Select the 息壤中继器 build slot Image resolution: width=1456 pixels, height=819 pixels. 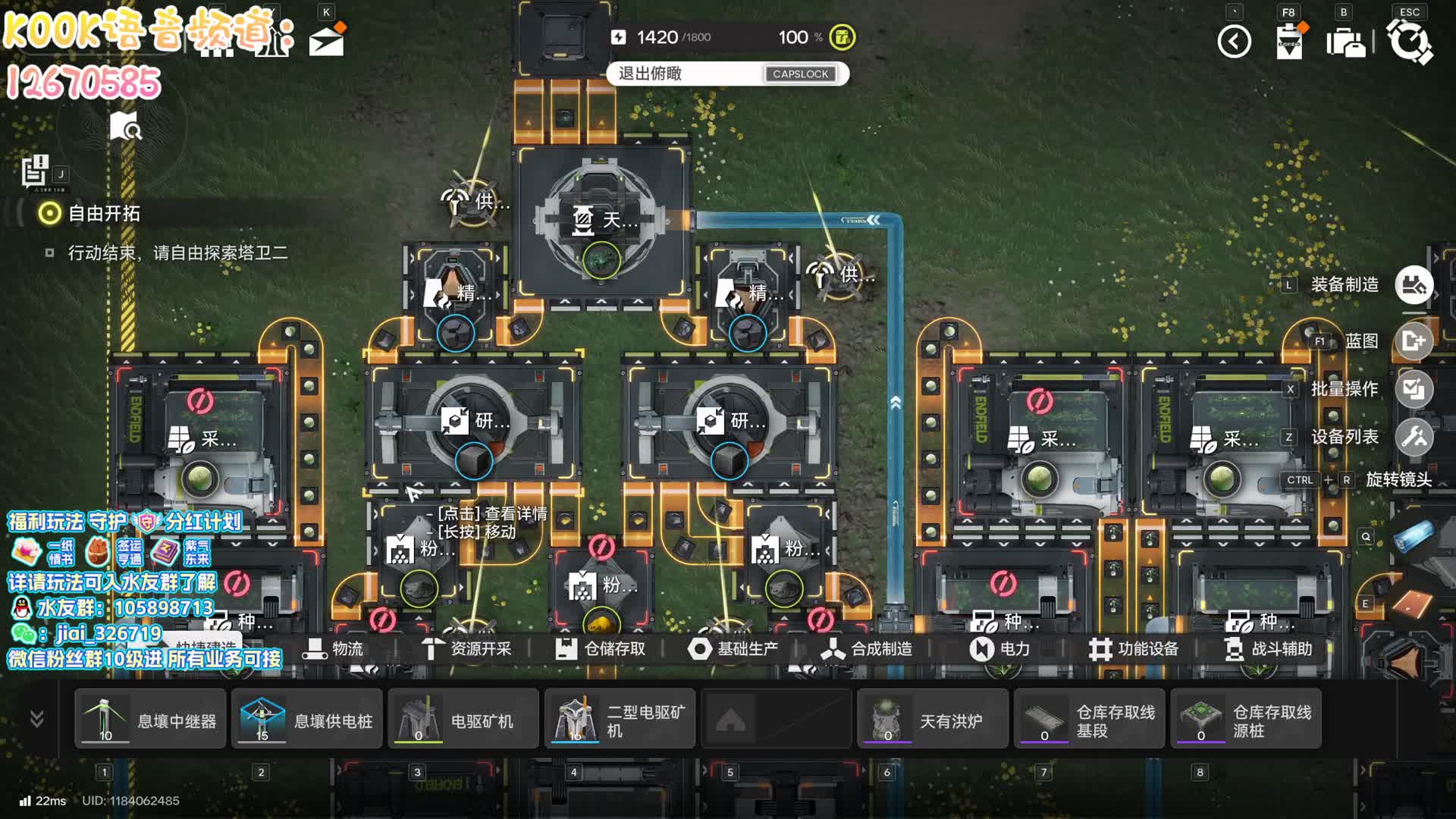click(x=150, y=719)
